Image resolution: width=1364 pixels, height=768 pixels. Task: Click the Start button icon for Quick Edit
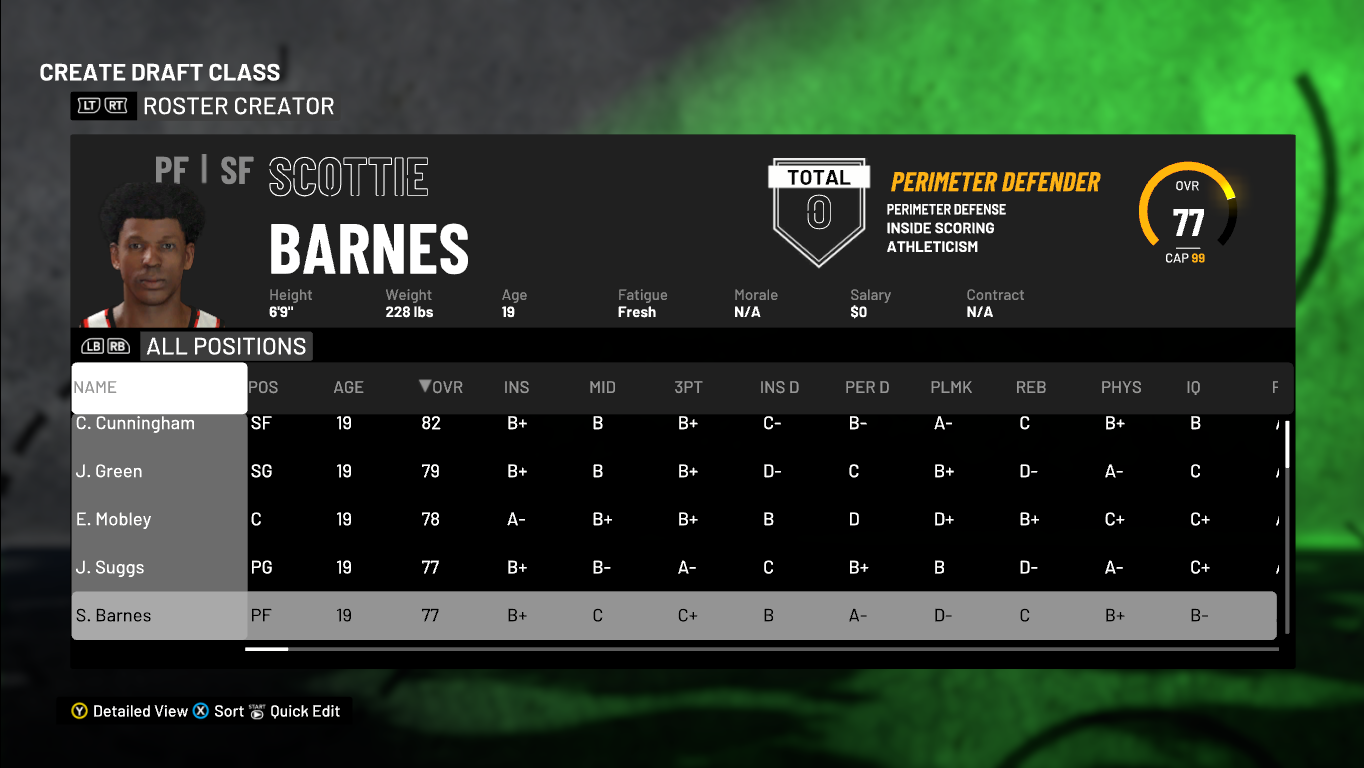pyautogui.click(x=257, y=712)
